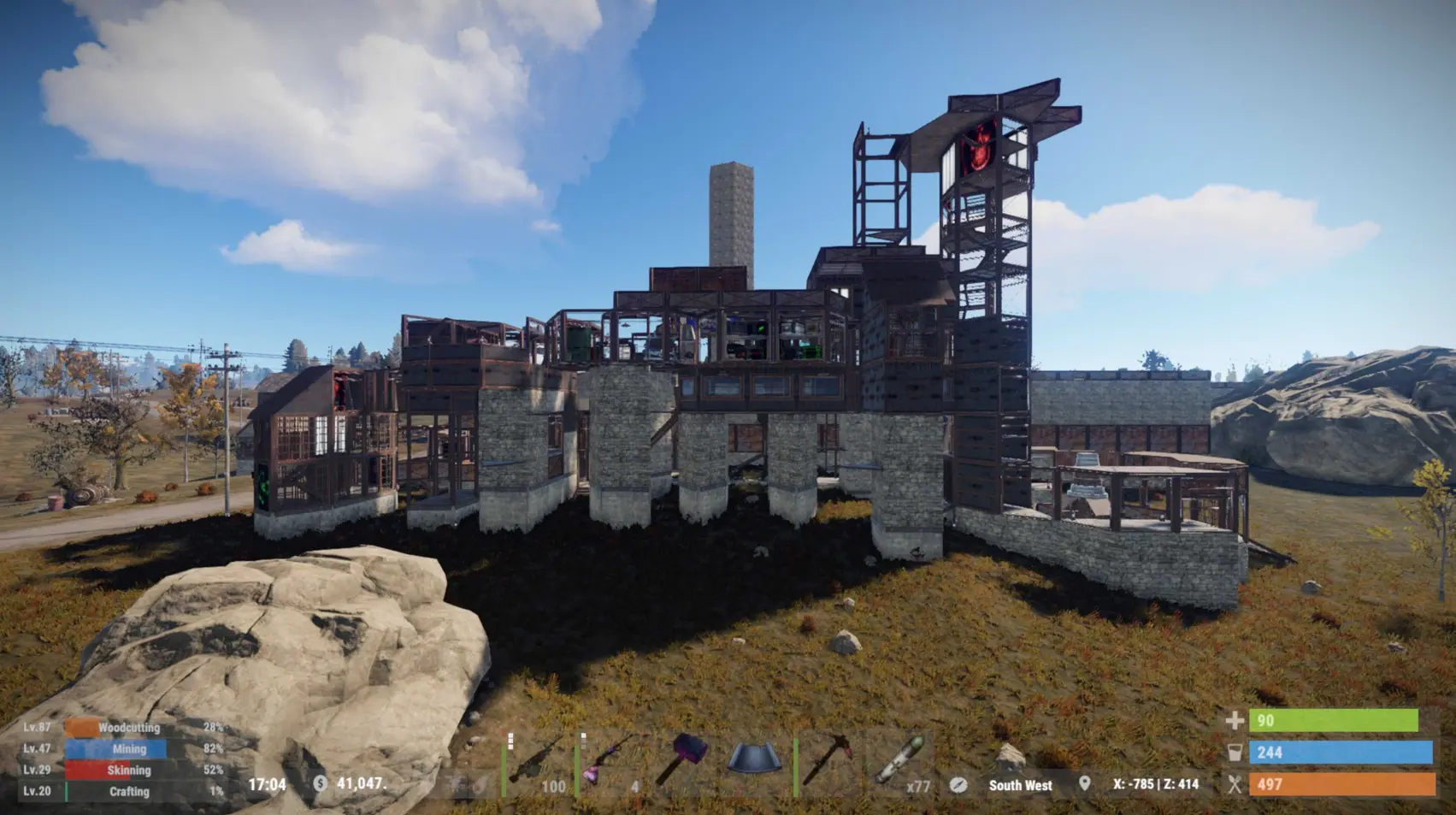
Task: Select the pickaxe hotbar slot
Action: tap(827, 759)
